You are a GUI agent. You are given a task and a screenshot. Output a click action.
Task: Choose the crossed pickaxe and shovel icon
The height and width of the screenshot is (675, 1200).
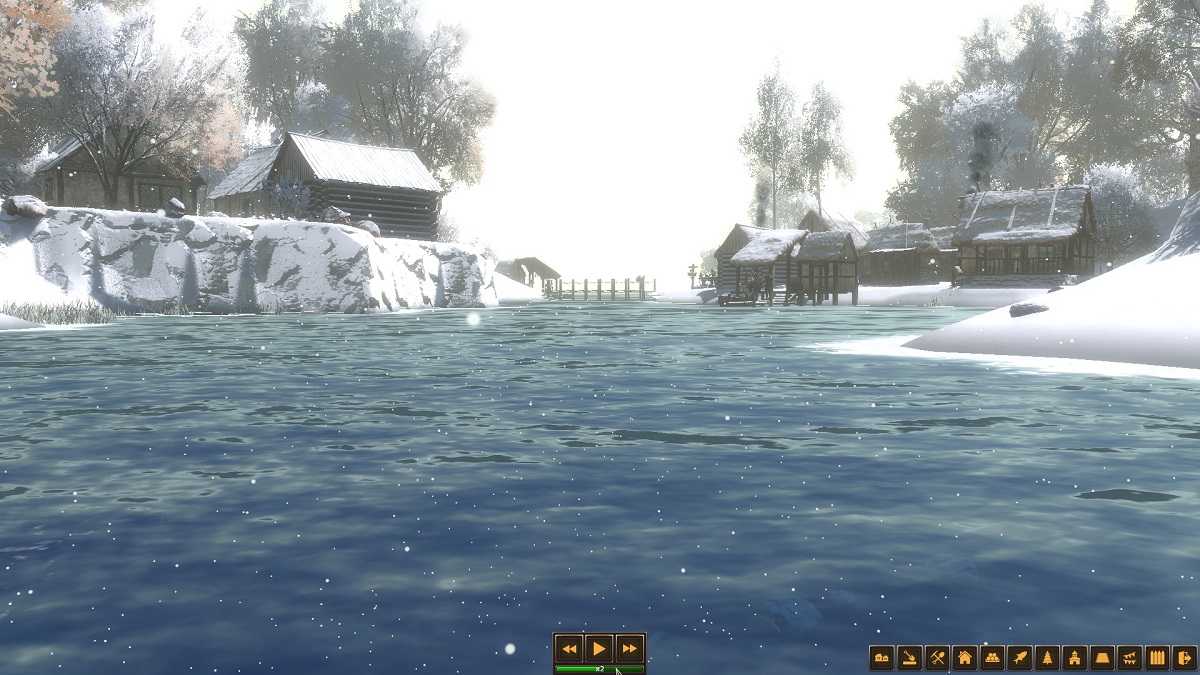937,658
